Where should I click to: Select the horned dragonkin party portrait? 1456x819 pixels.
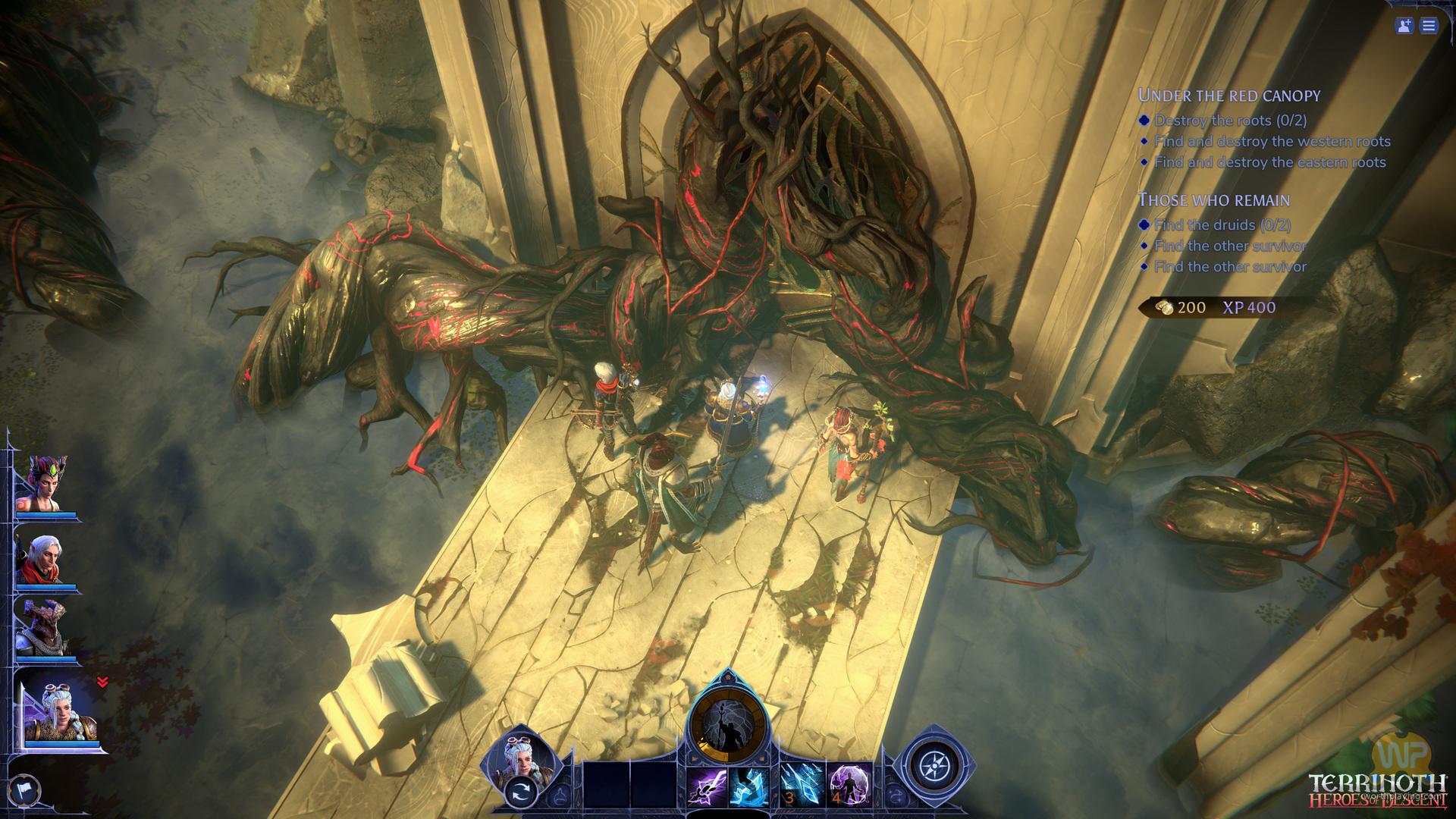pos(47,627)
